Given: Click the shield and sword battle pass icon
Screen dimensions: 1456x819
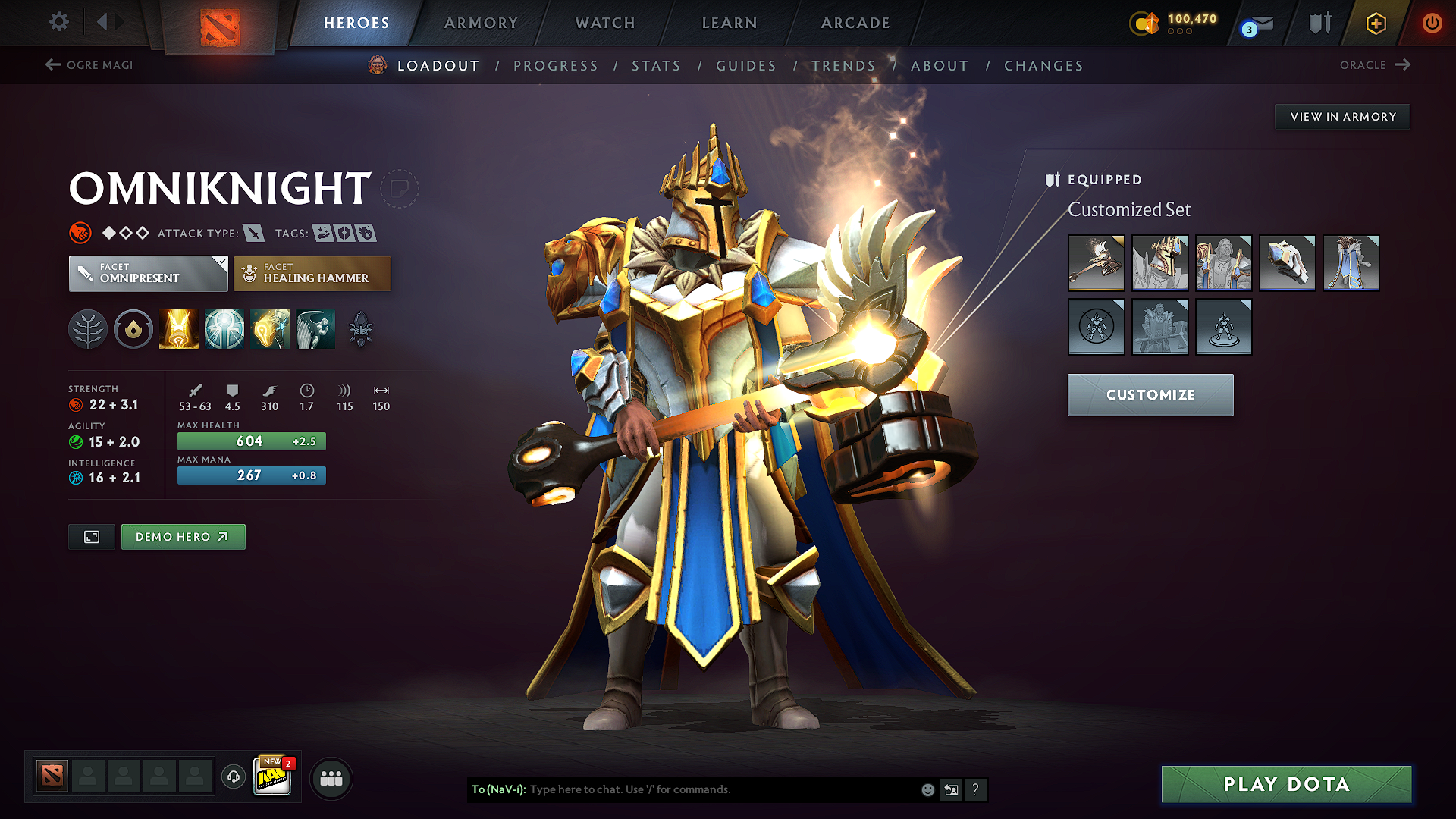Looking at the screenshot, I should 1317,23.
